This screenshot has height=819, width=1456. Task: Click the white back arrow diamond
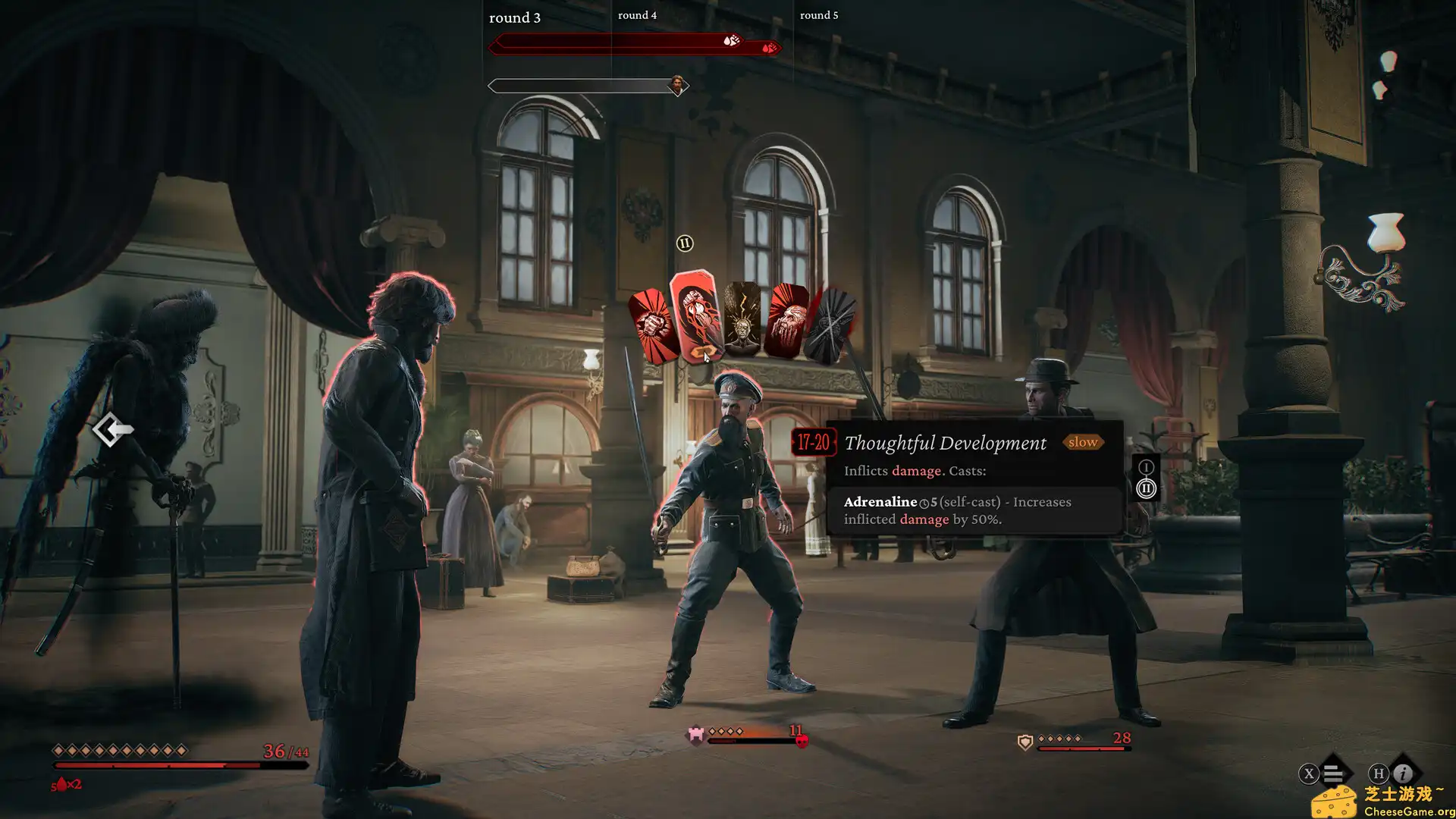click(x=113, y=430)
